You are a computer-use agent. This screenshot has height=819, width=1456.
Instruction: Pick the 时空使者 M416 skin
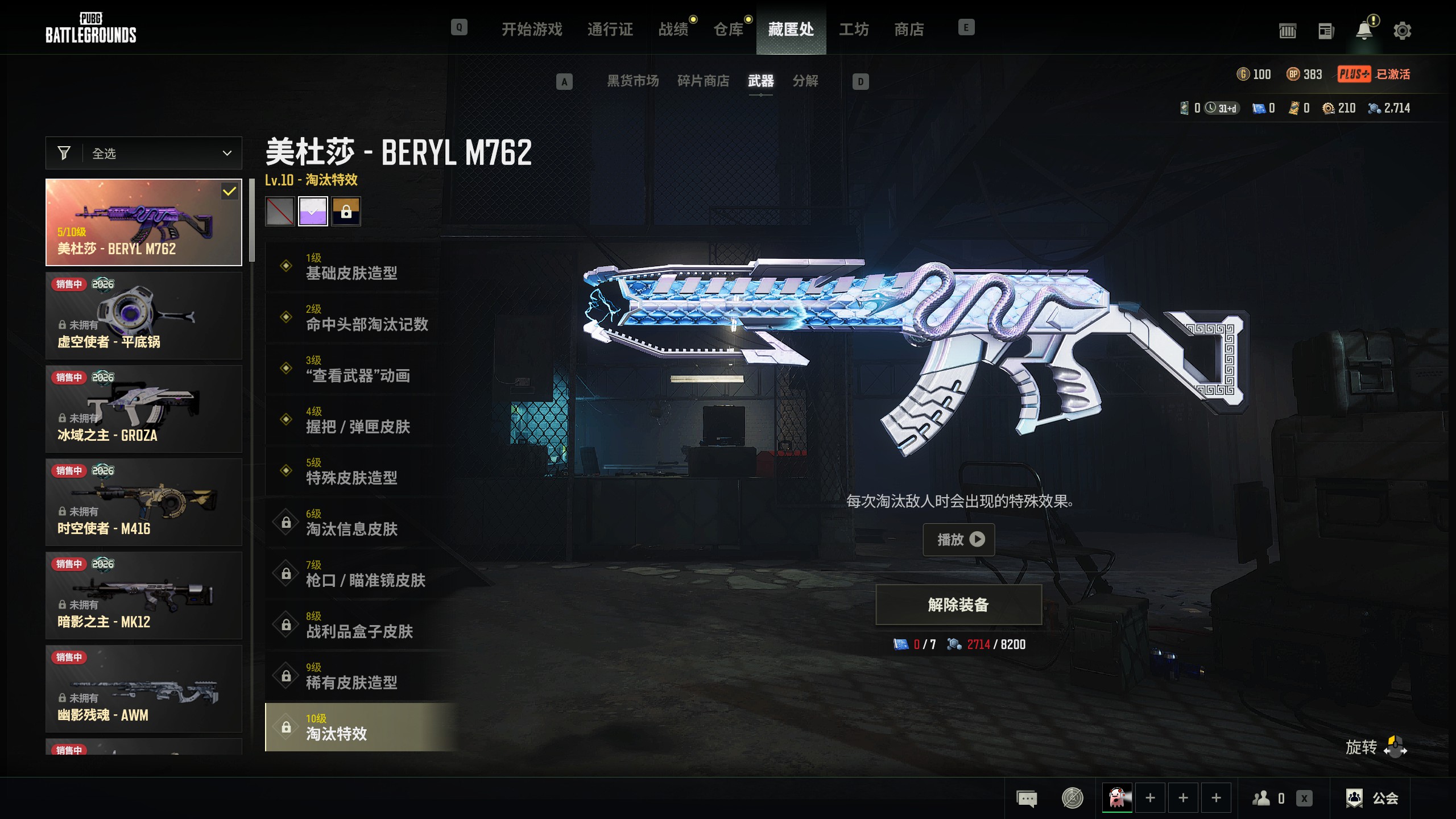click(144, 502)
